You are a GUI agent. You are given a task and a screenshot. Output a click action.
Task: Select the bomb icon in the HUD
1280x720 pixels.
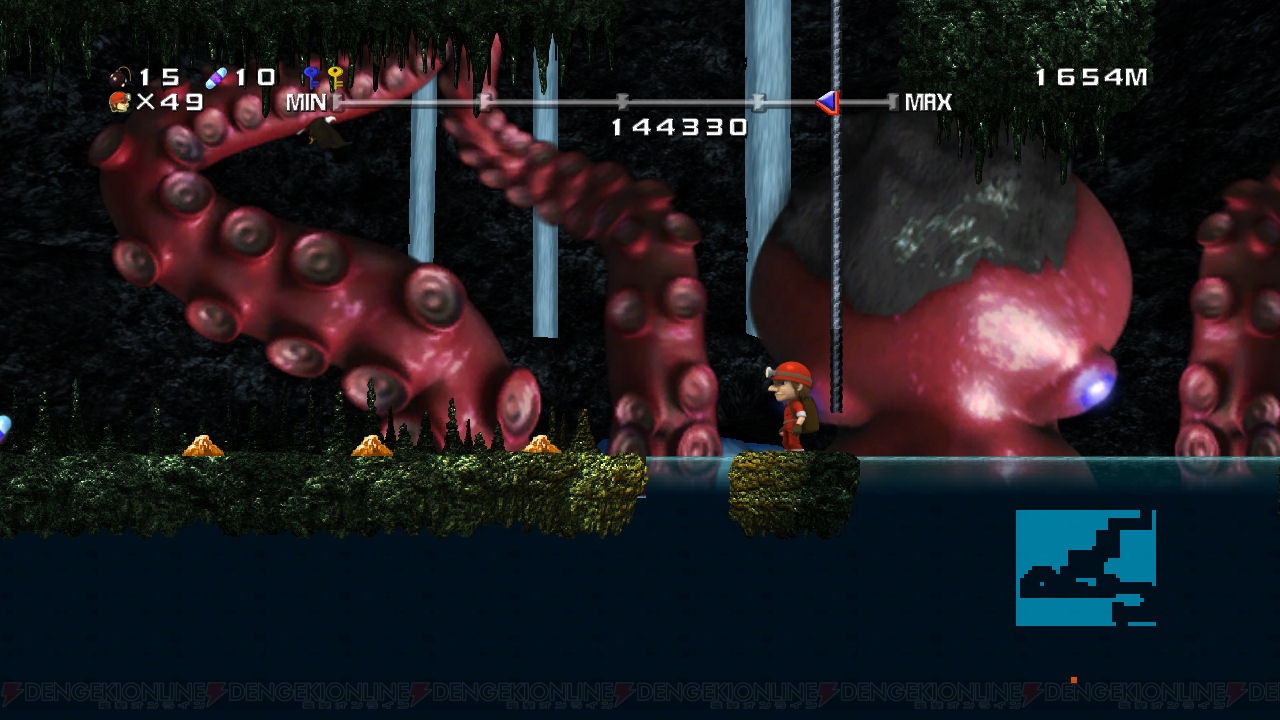click(121, 76)
